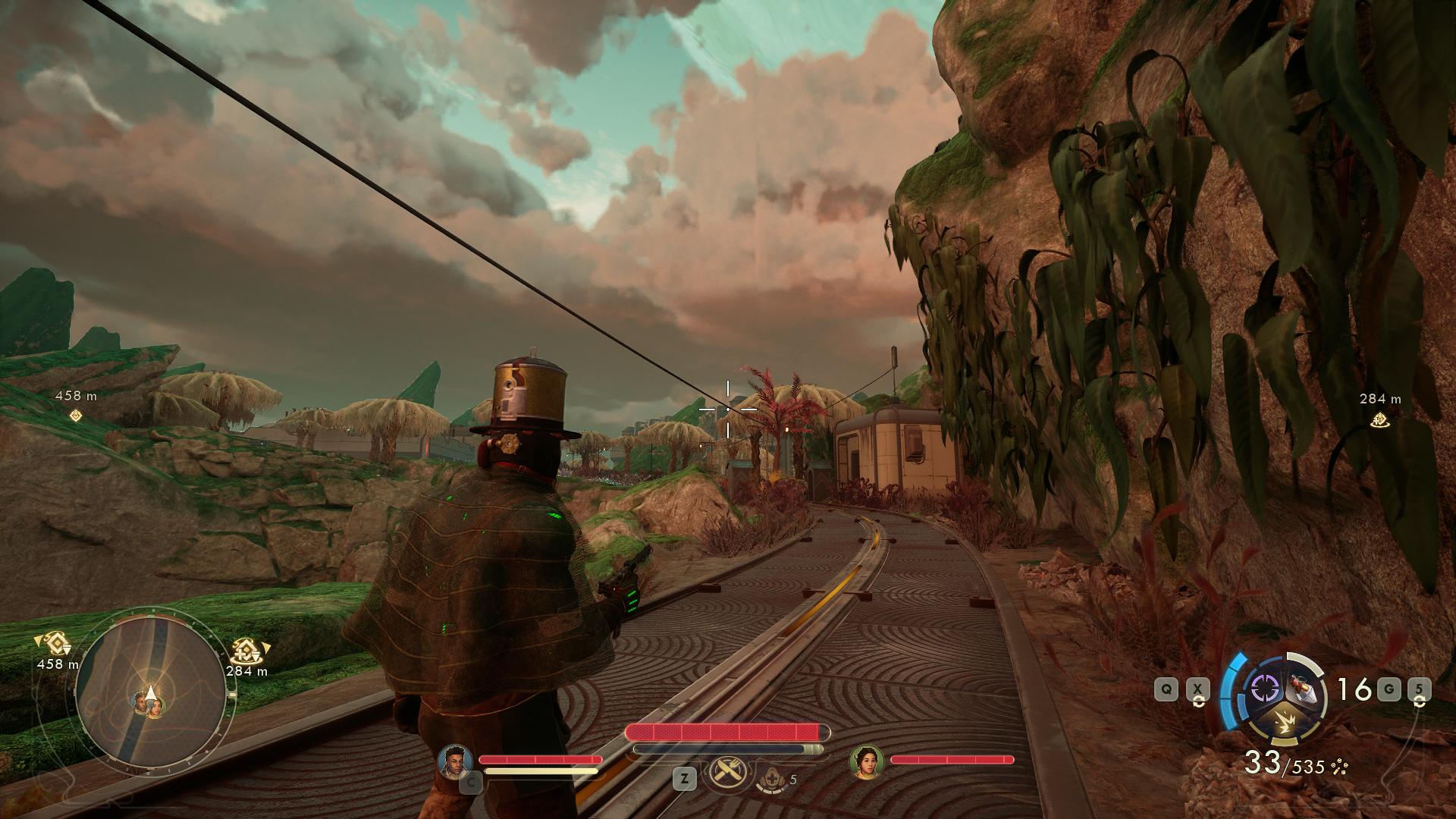1456x819 pixels.
Task: Click the female companion portrait
Action: [867, 761]
